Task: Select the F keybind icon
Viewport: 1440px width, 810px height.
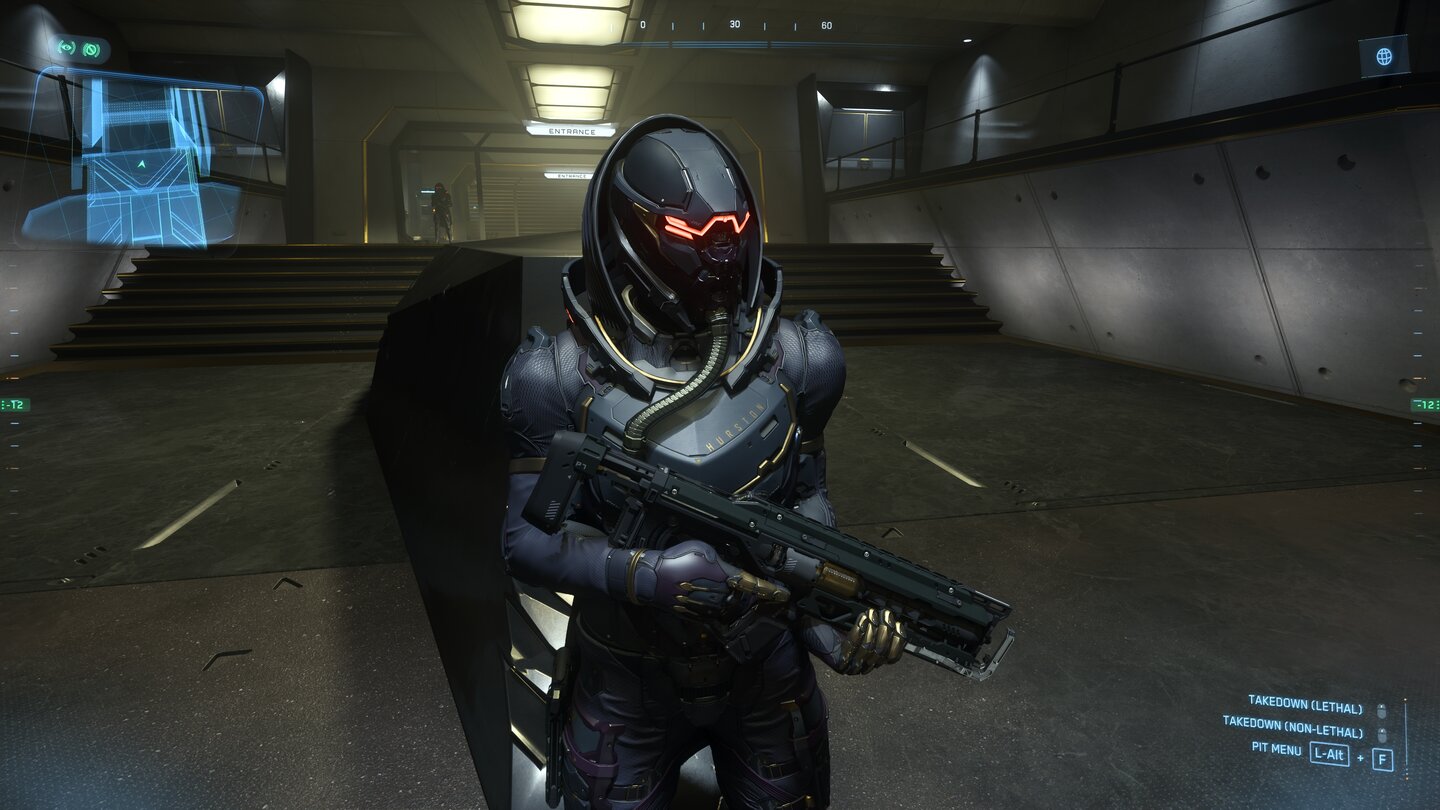Action: click(1384, 758)
